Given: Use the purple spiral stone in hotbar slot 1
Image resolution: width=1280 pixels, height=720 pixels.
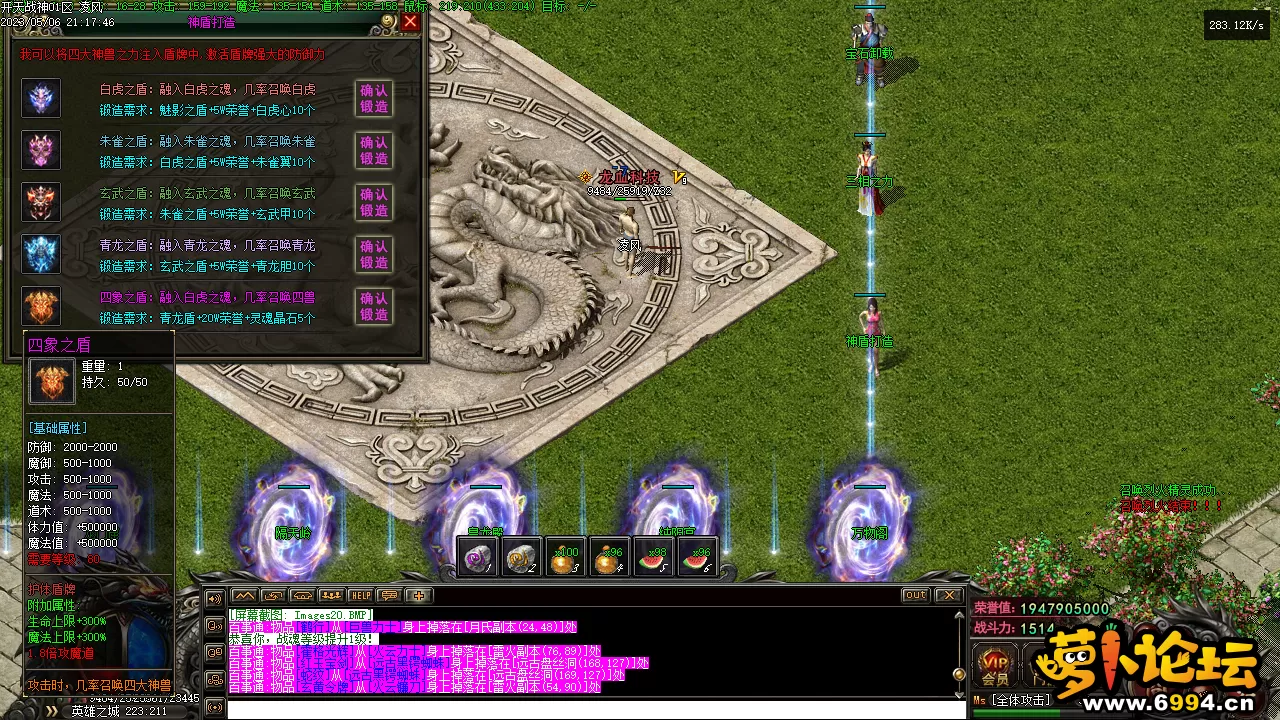Looking at the screenshot, I should point(478,558).
